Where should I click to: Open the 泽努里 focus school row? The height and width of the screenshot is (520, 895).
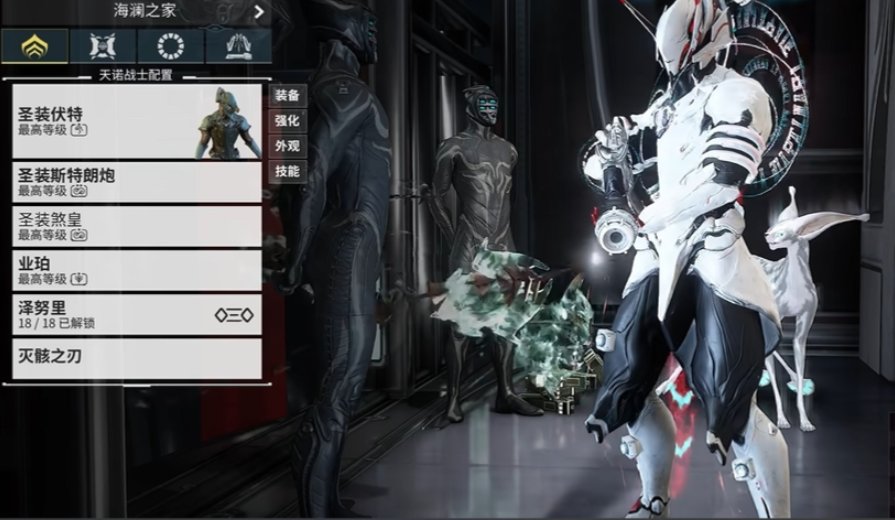tap(136, 314)
